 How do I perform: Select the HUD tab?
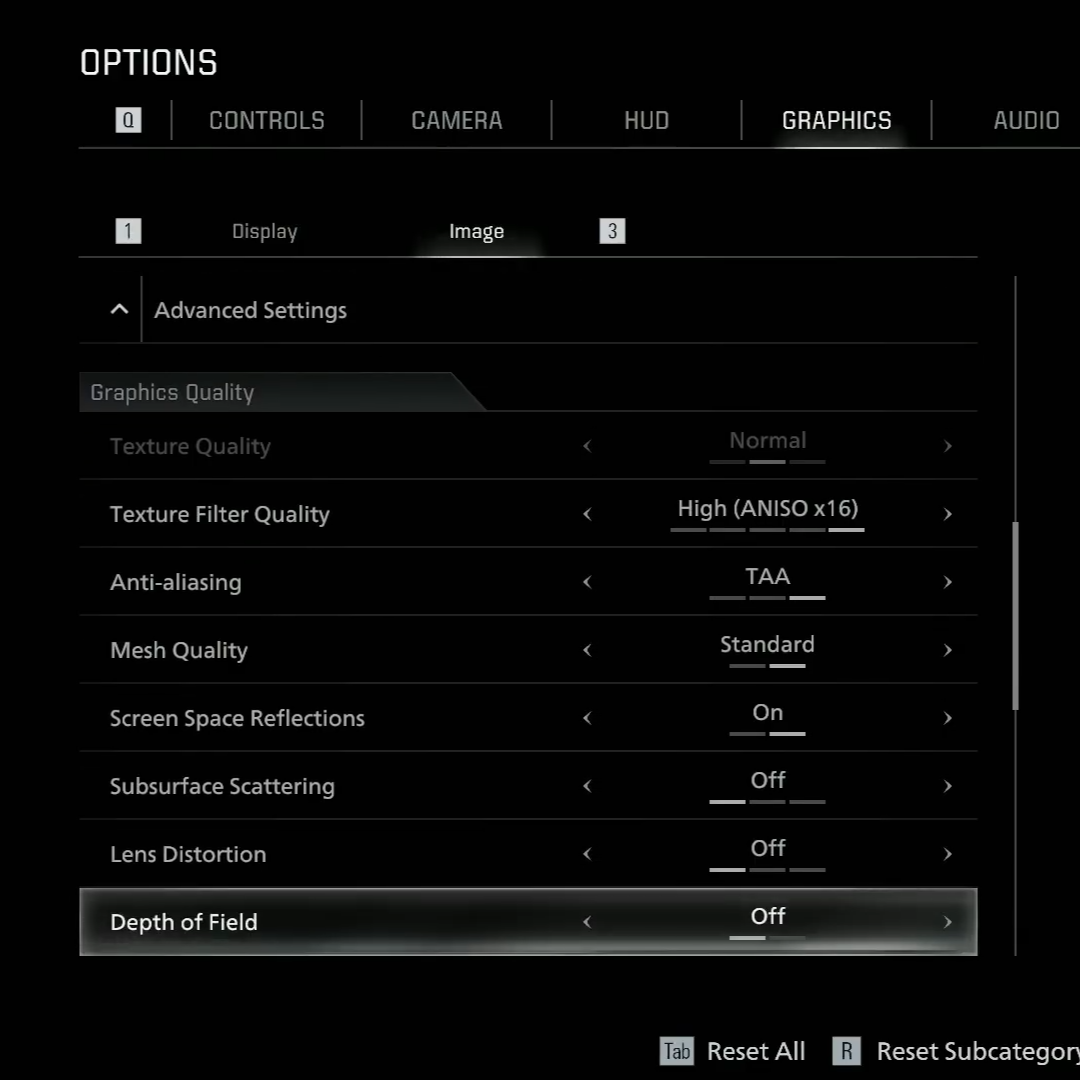coord(646,121)
